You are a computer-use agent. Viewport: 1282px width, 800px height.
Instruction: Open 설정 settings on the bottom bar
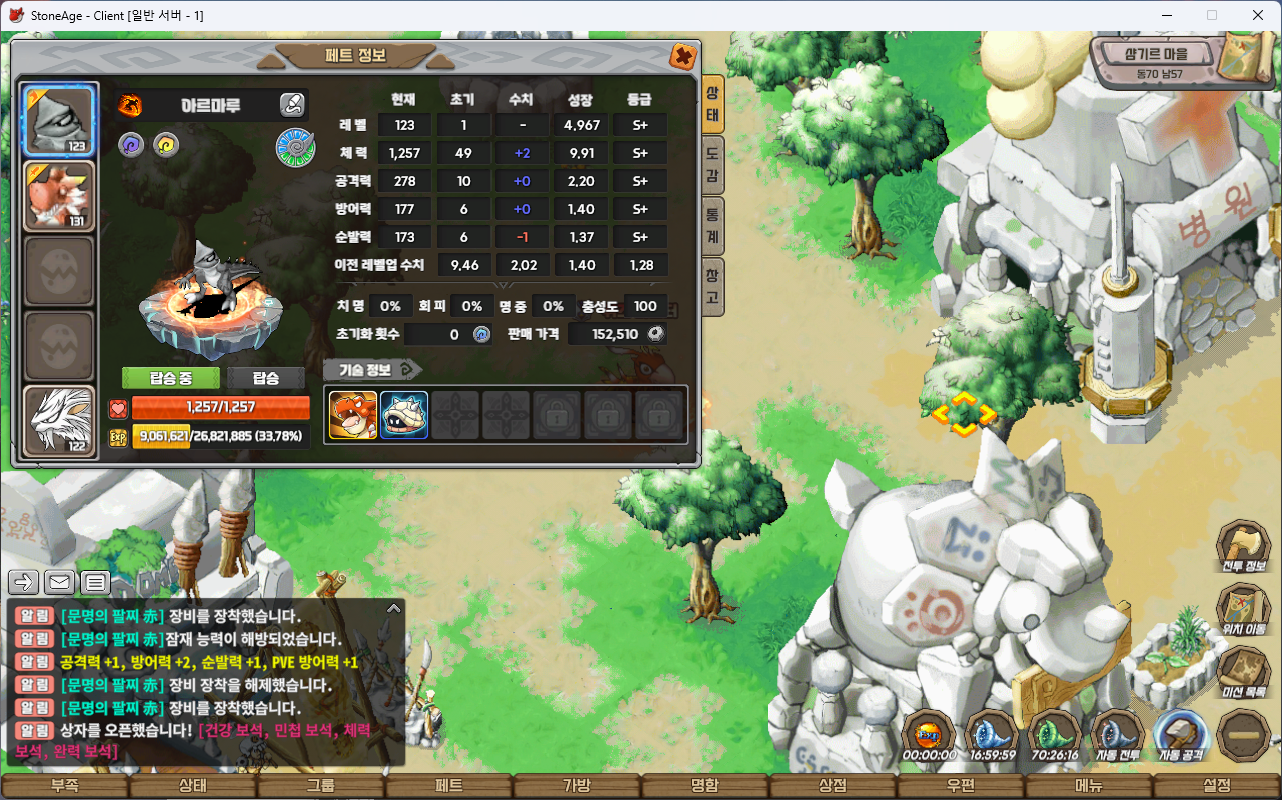(1217, 786)
